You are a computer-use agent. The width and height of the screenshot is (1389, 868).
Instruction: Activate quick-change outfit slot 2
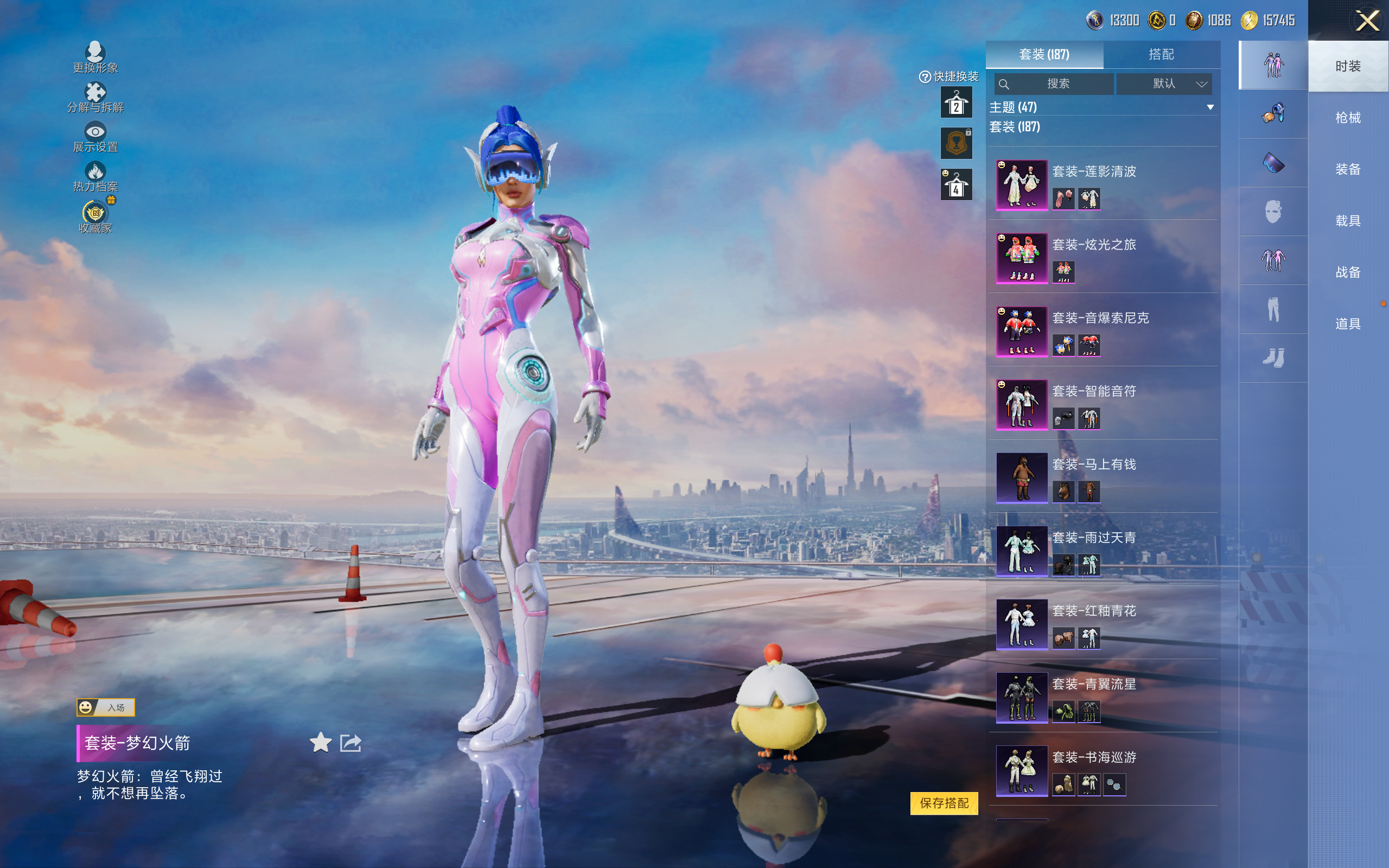pos(955,103)
